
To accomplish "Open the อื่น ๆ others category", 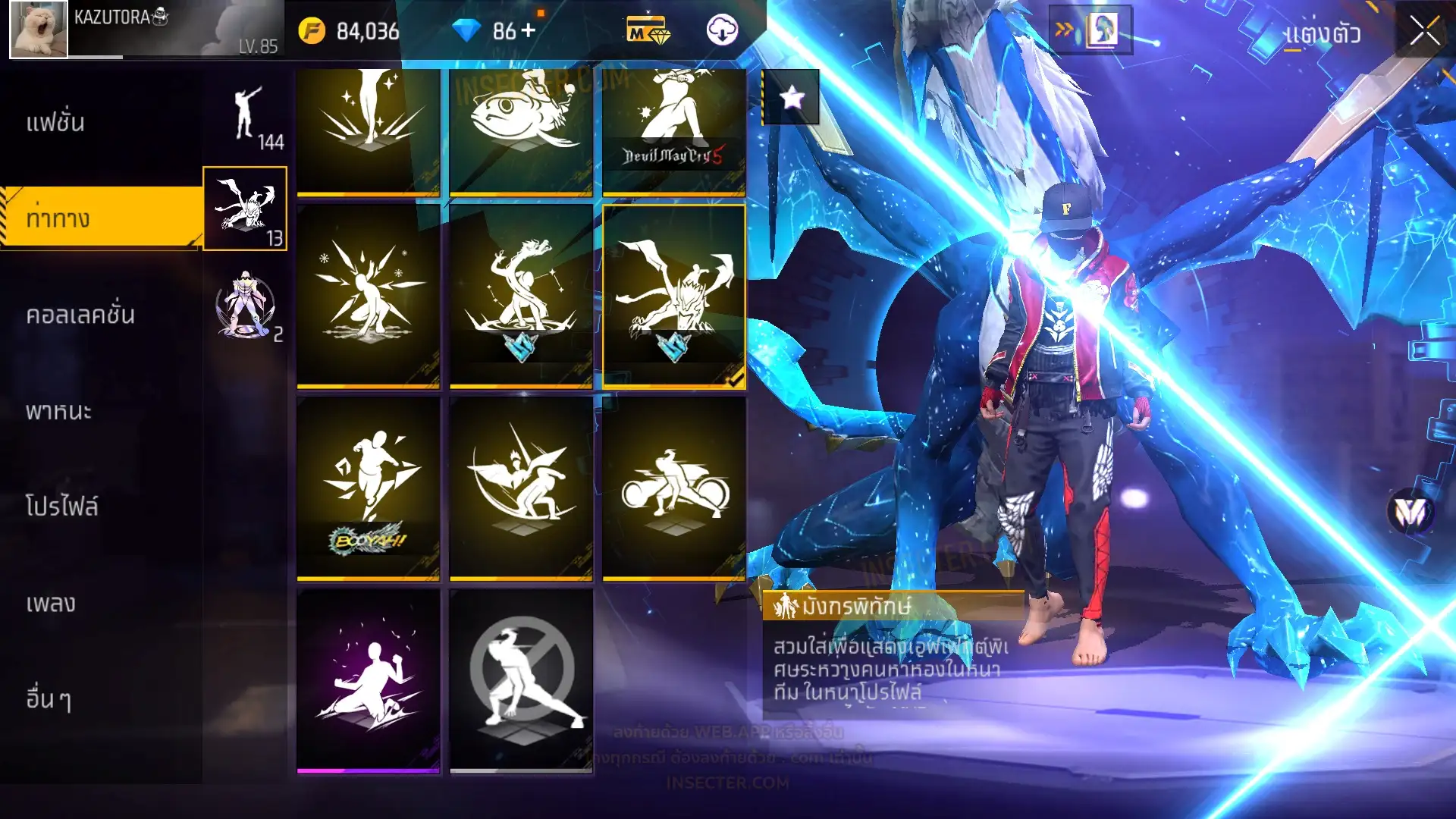I will click(49, 698).
